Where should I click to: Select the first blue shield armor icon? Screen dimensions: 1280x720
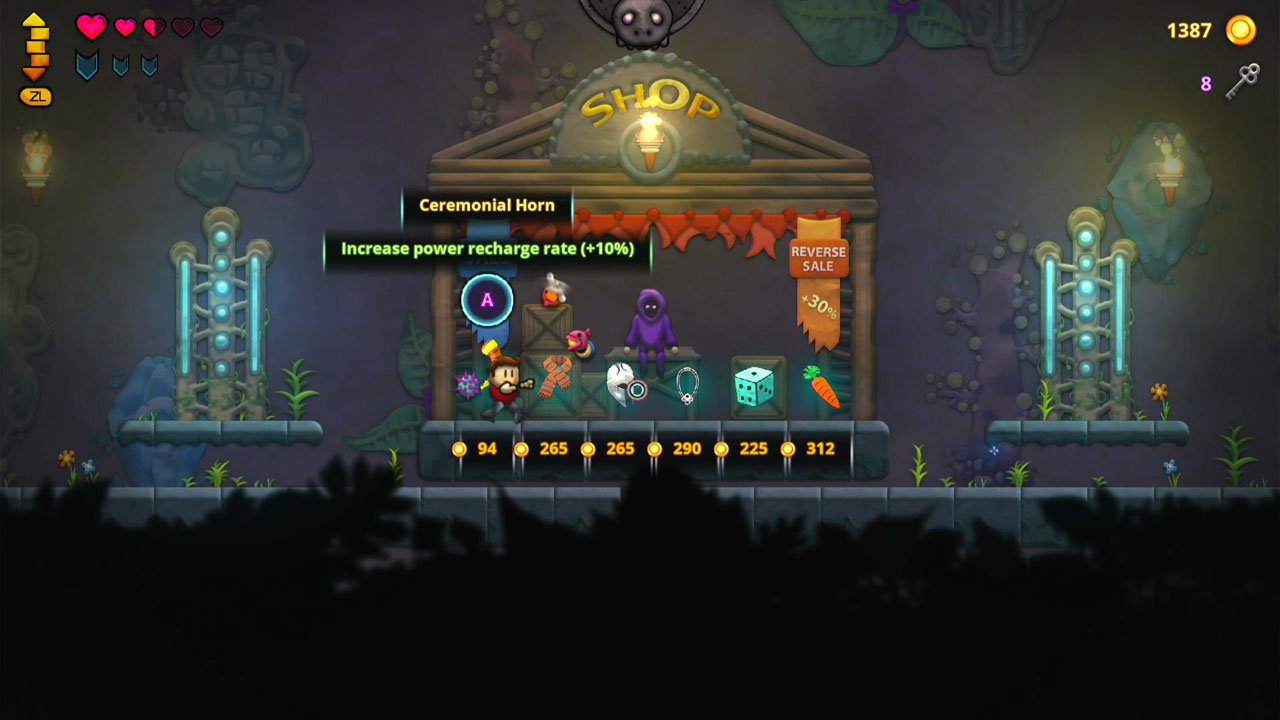point(85,64)
